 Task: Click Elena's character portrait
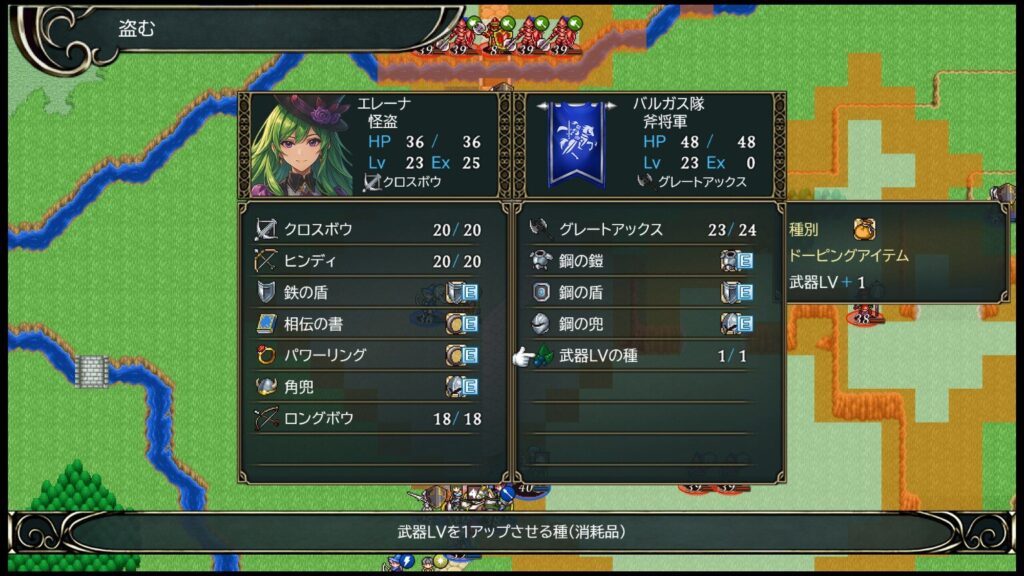300,145
